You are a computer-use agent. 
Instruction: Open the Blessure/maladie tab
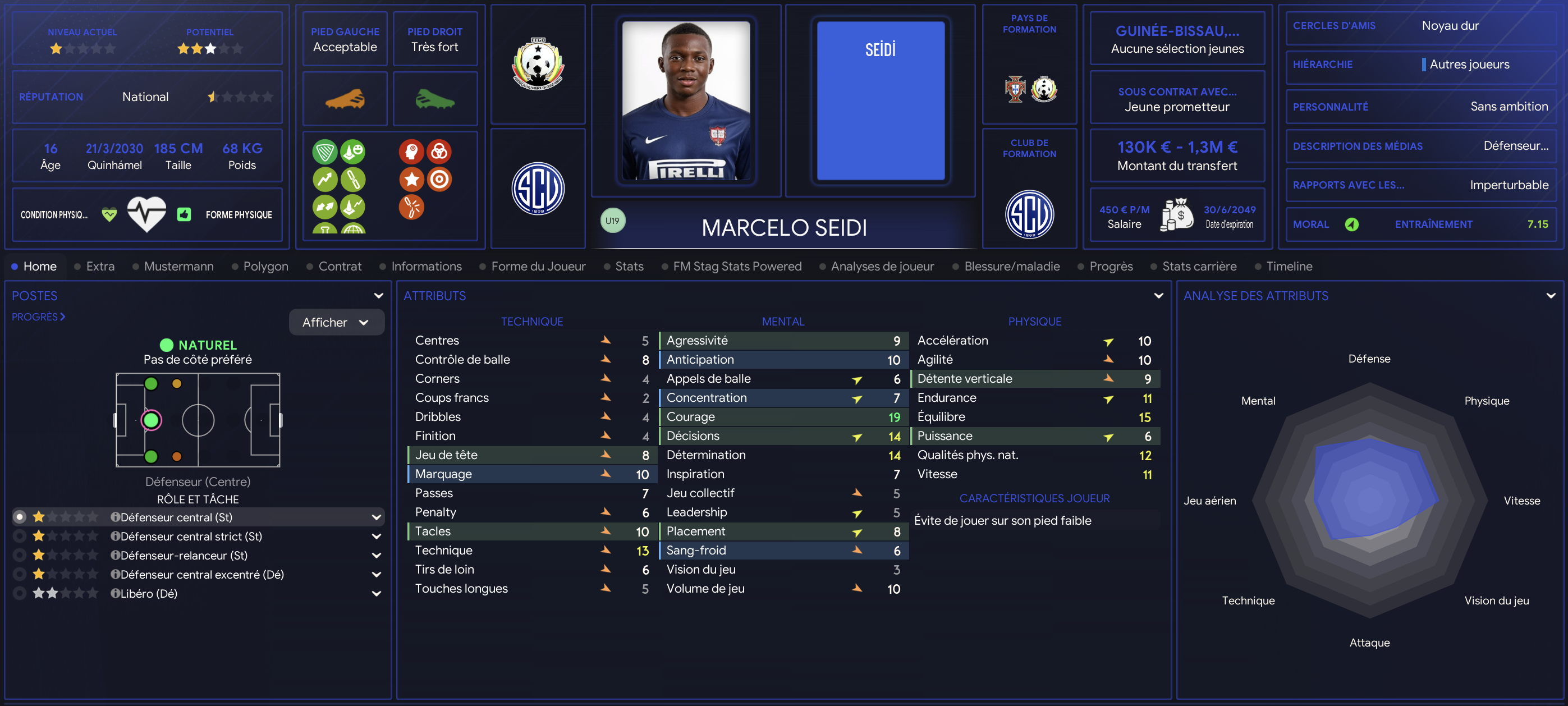point(1012,266)
